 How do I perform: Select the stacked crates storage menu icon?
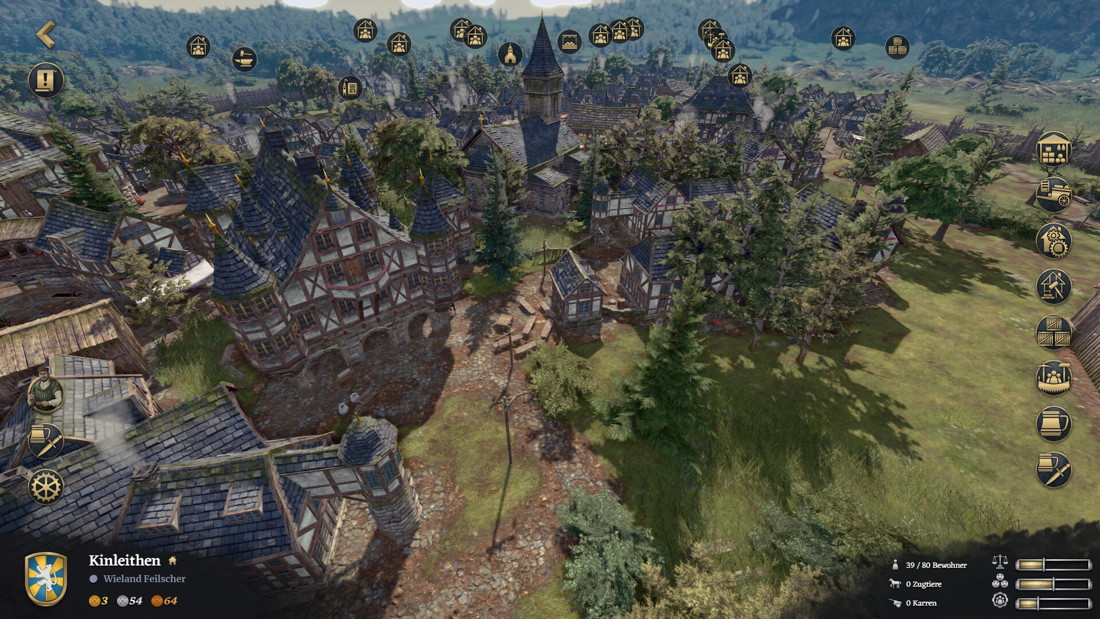click(1053, 332)
